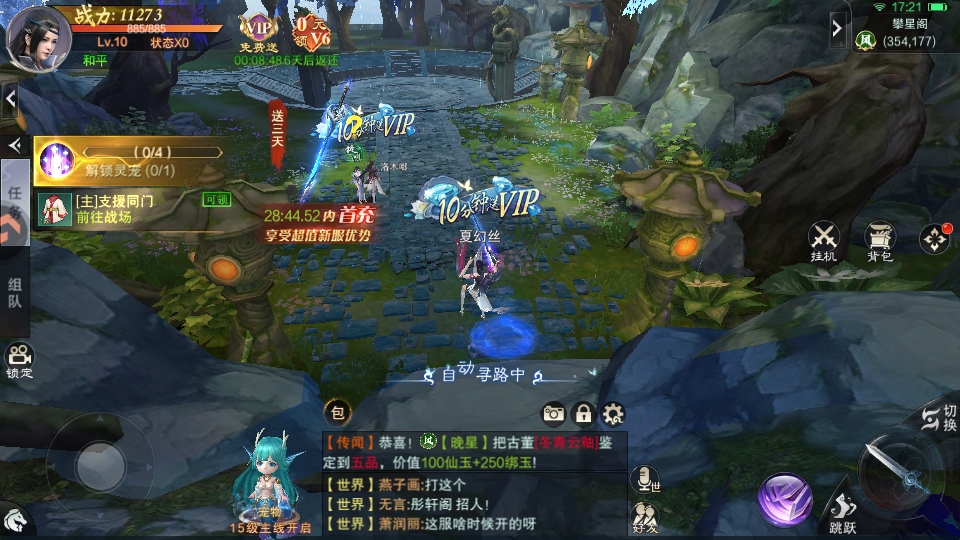Open the 好友 friends list
Screen dimensions: 960x540
pyautogui.click(x=645, y=516)
